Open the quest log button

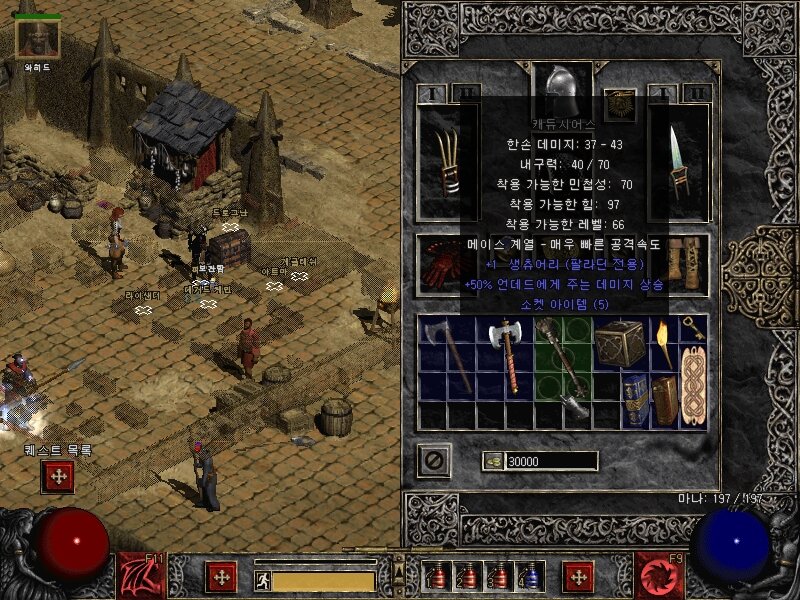57,477
